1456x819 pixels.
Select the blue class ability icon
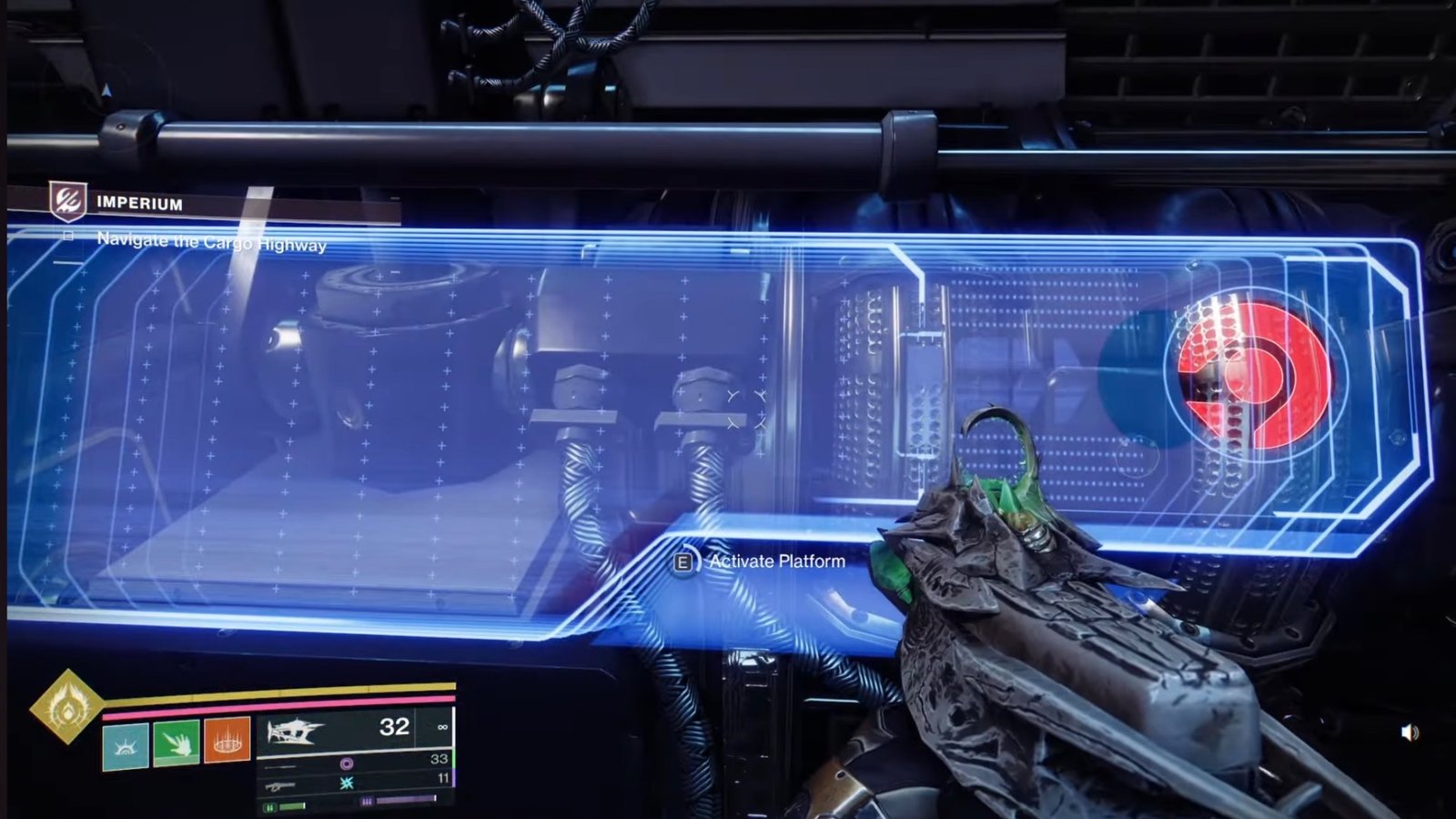point(126,744)
